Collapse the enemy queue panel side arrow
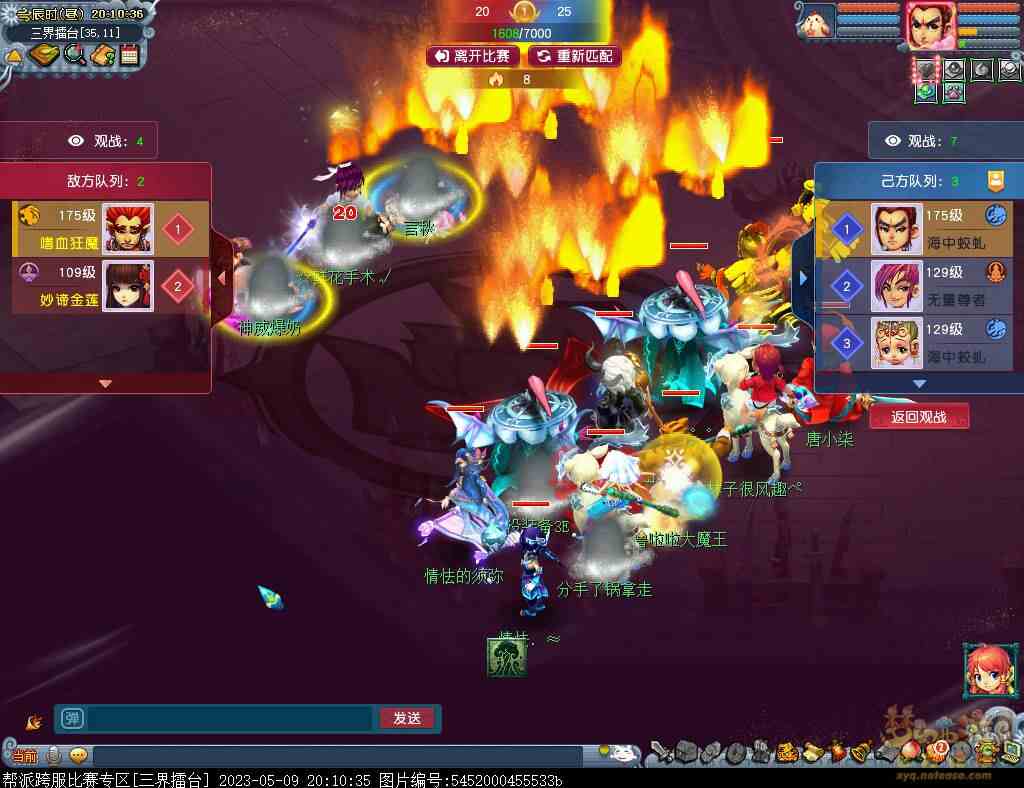 [223, 277]
